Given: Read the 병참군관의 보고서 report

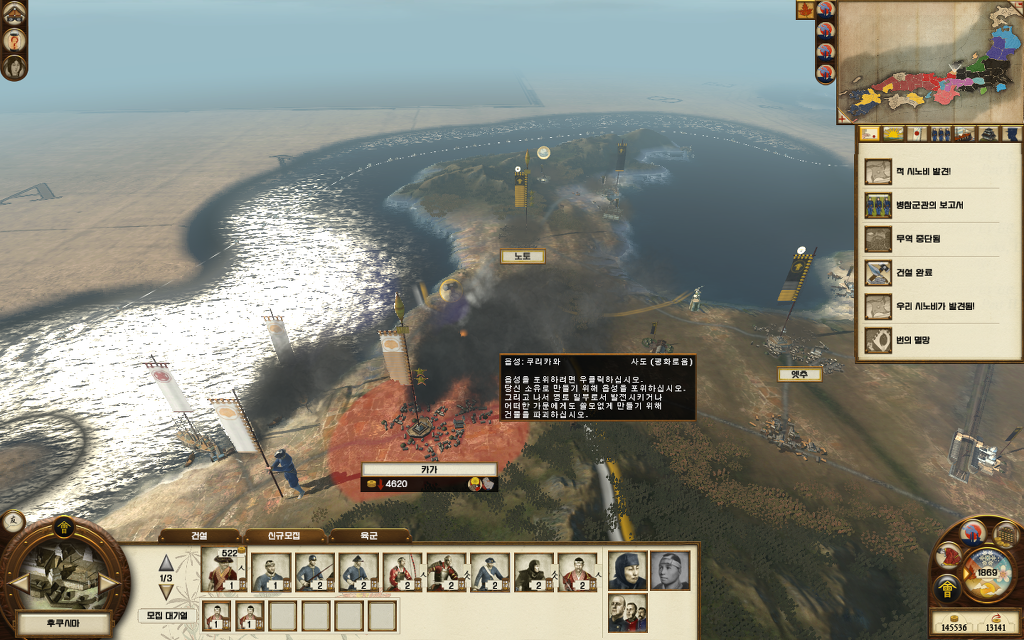Looking at the screenshot, I should [939, 205].
